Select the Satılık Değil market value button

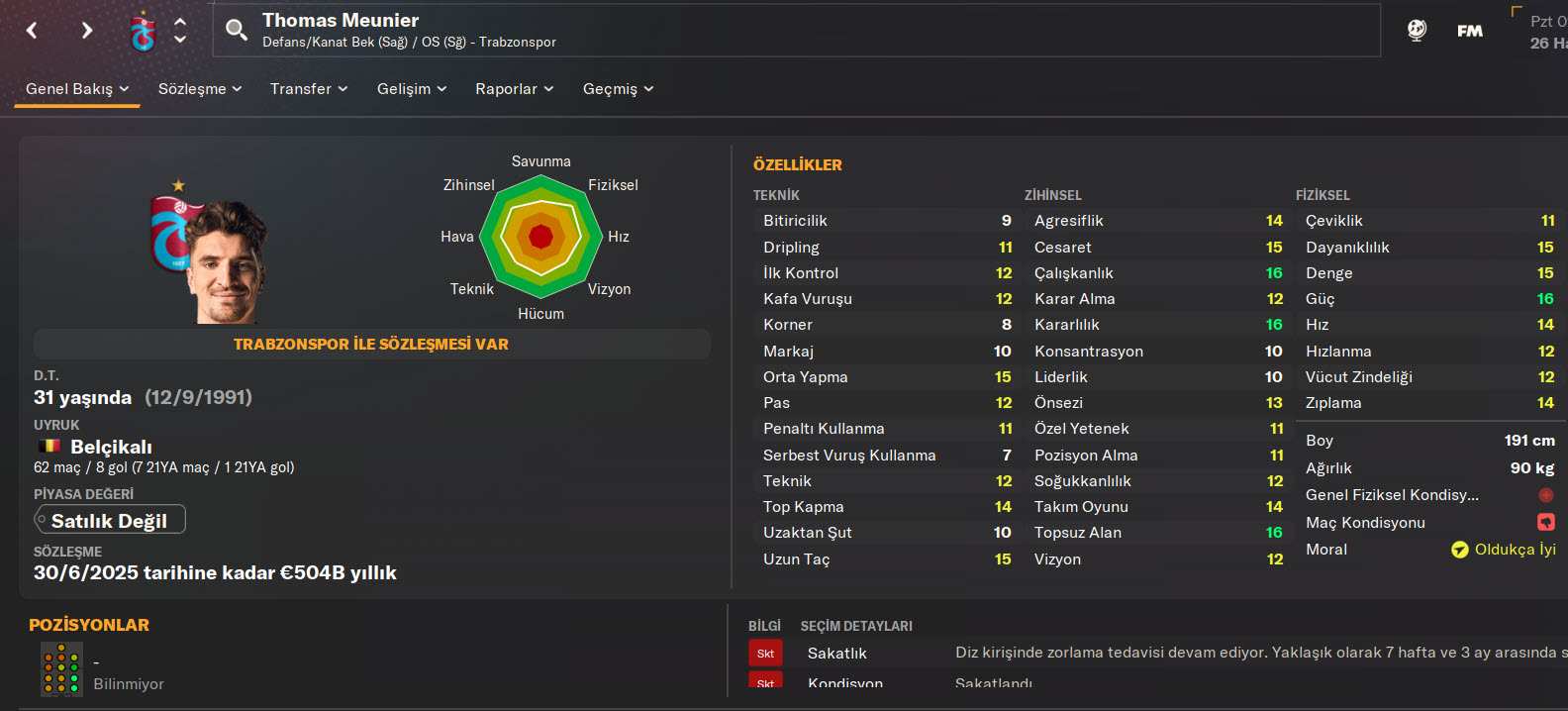click(110, 520)
